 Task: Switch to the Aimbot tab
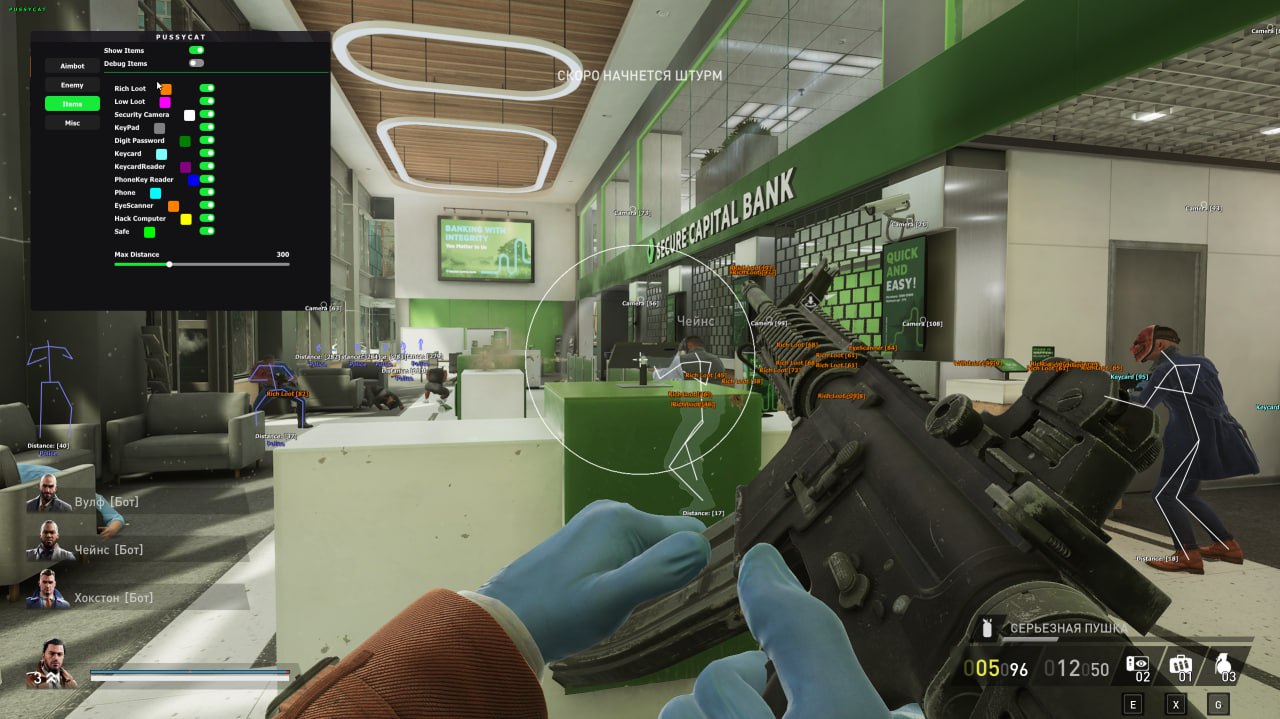click(72, 66)
